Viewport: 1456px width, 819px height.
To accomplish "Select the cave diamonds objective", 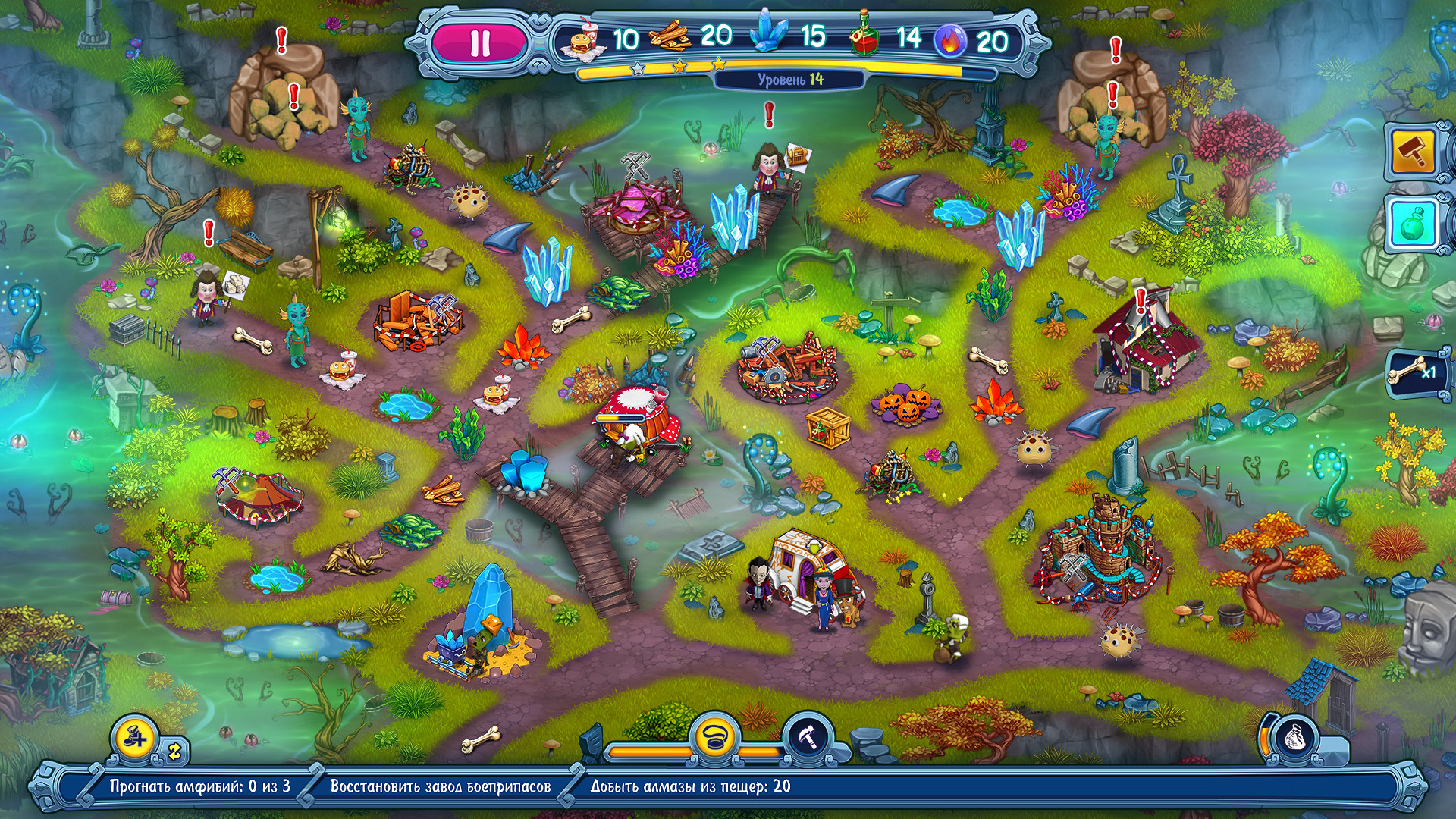I will tap(690, 787).
